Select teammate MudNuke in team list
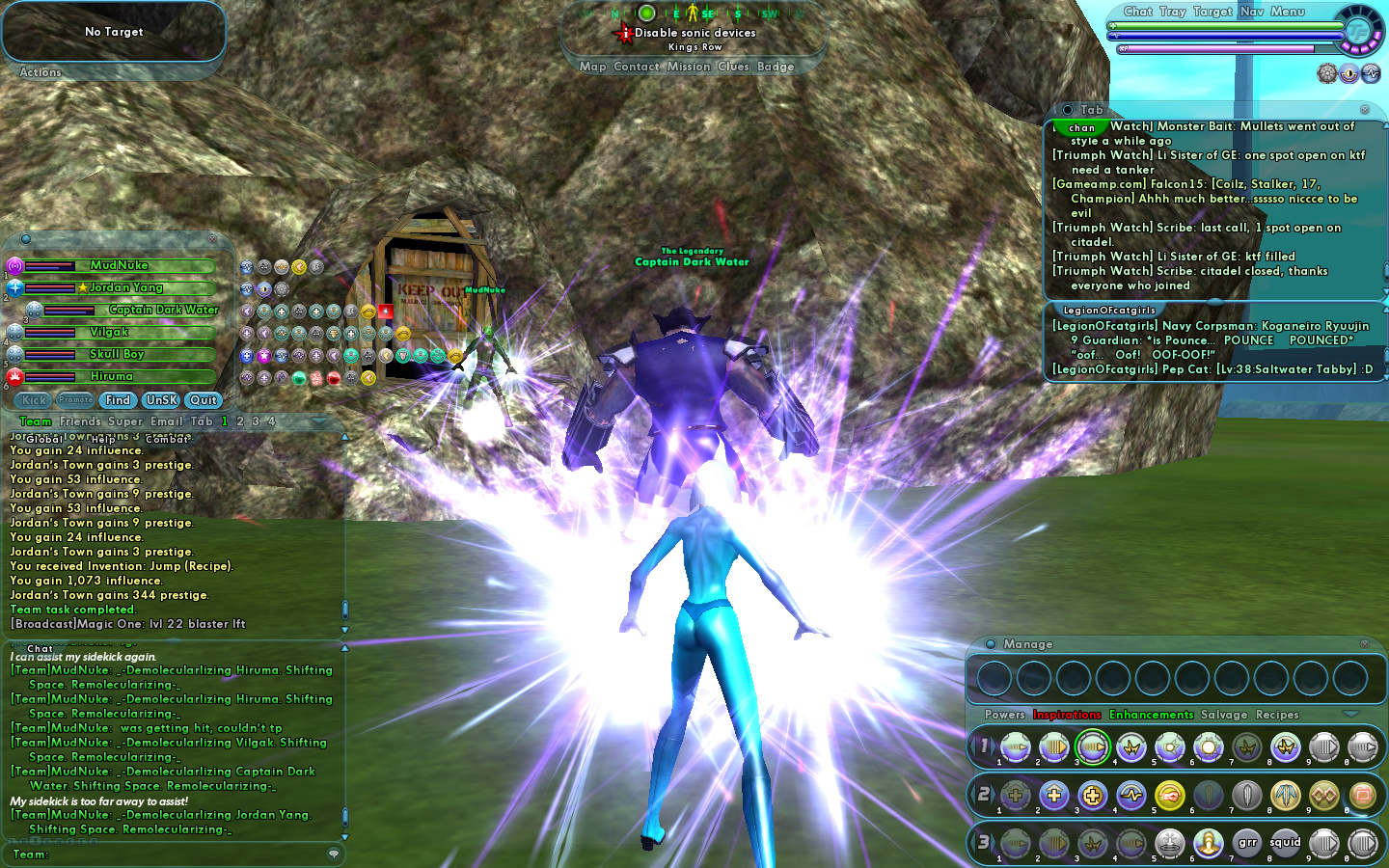The image size is (1389, 868). point(120,265)
